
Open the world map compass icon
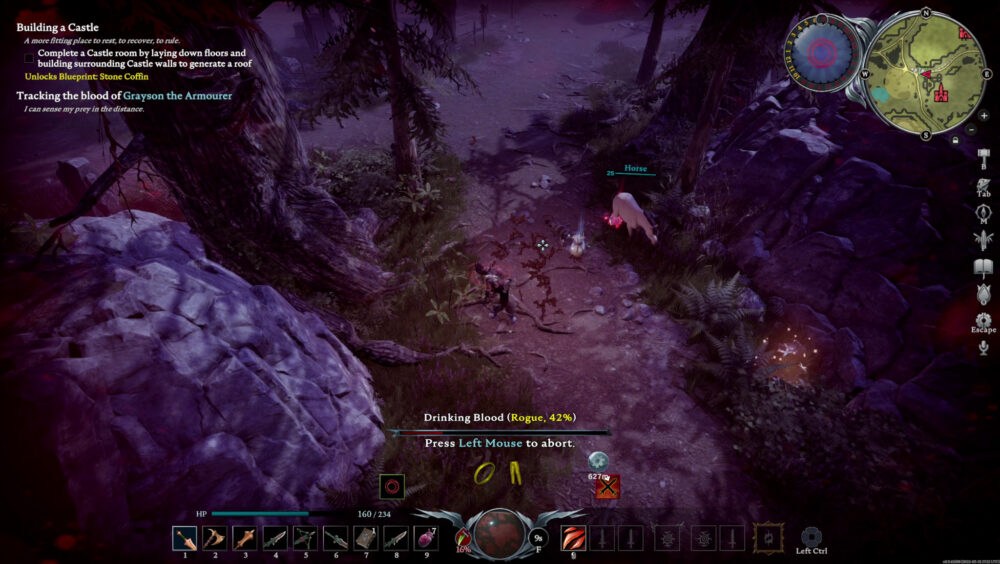point(982,212)
